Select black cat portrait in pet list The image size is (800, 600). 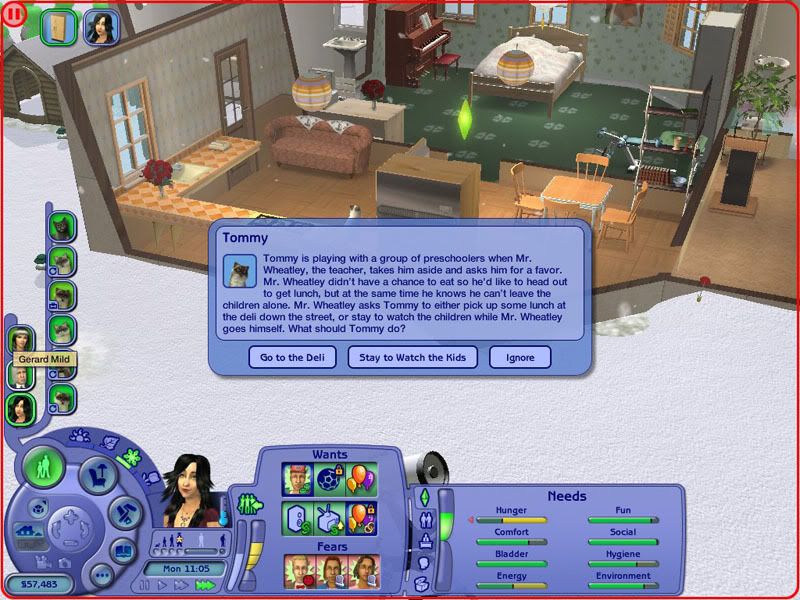[64, 225]
